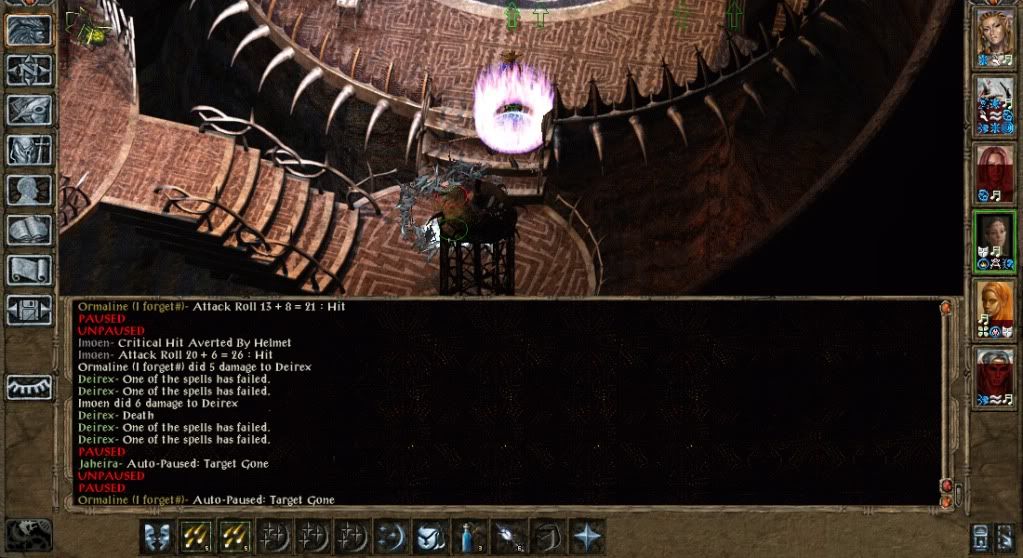Rest the party with the closed-eye button

(x=29, y=387)
